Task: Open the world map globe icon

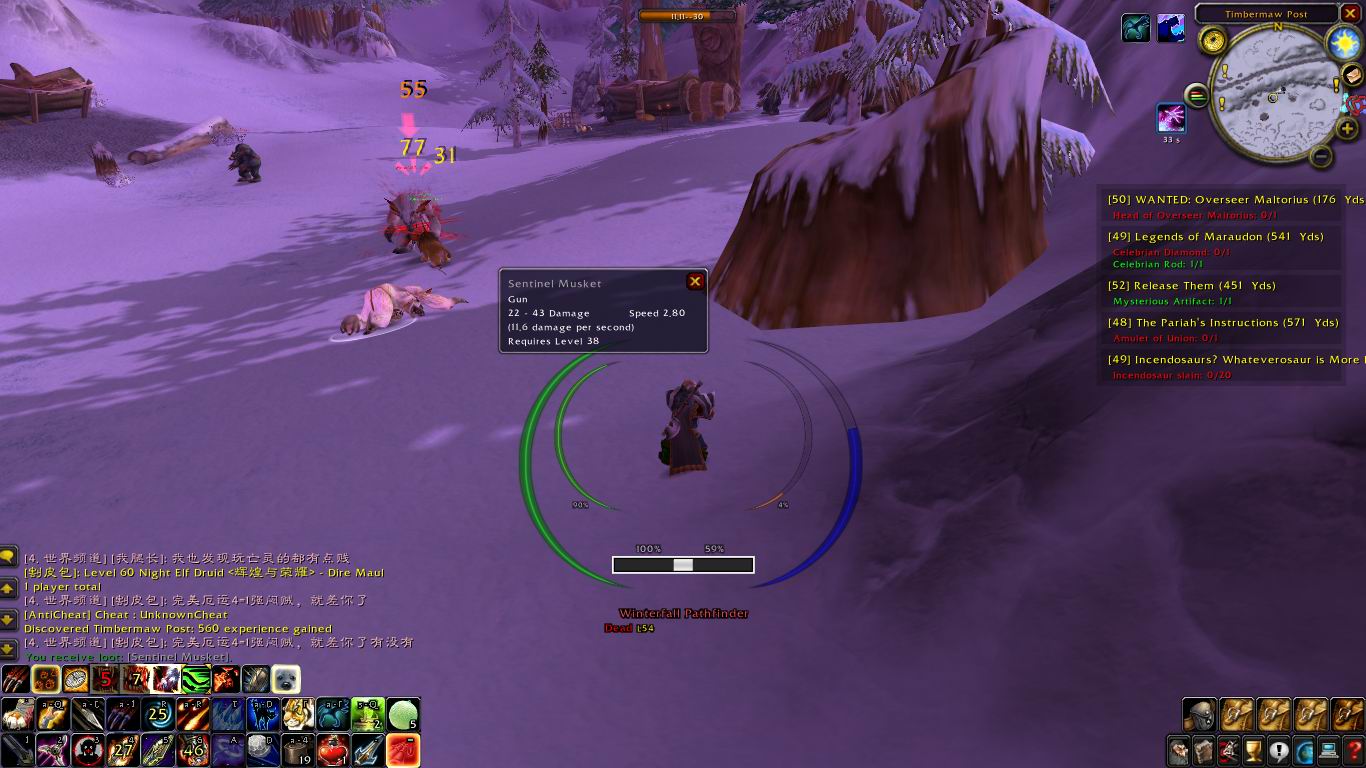Action: pyautogui.click(x=1304, y=750)
